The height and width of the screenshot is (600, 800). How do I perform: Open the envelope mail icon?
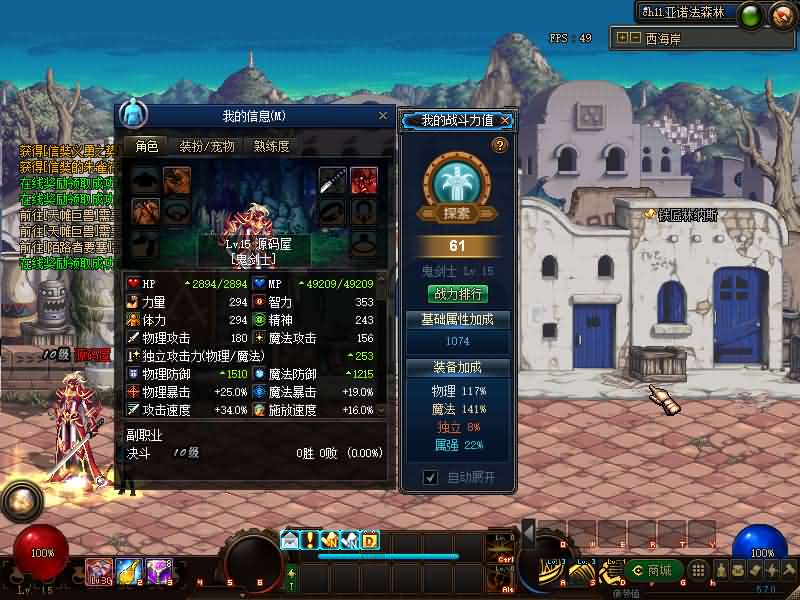click(x=290, y=540)
